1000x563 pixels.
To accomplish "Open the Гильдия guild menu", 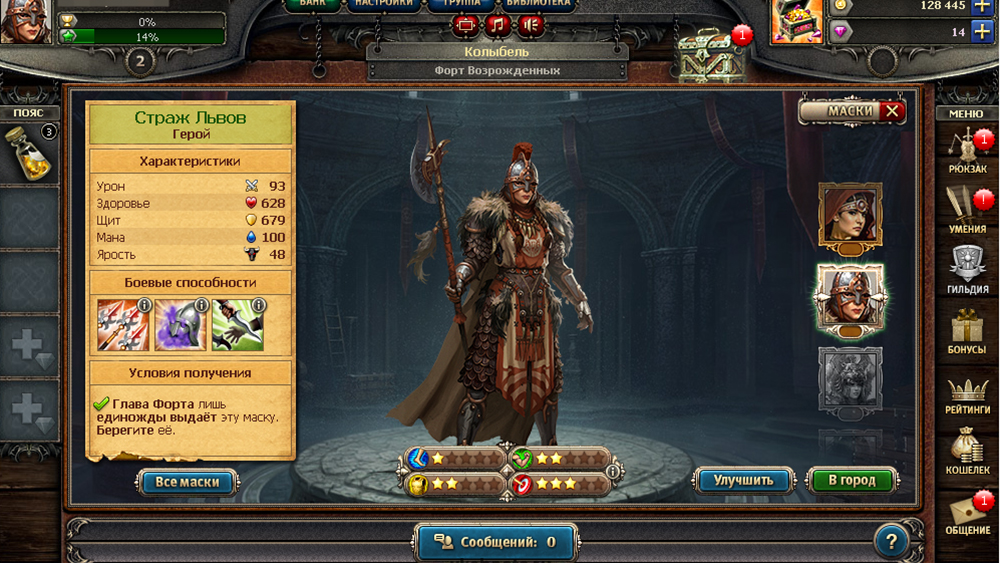I will pos(966,270).
